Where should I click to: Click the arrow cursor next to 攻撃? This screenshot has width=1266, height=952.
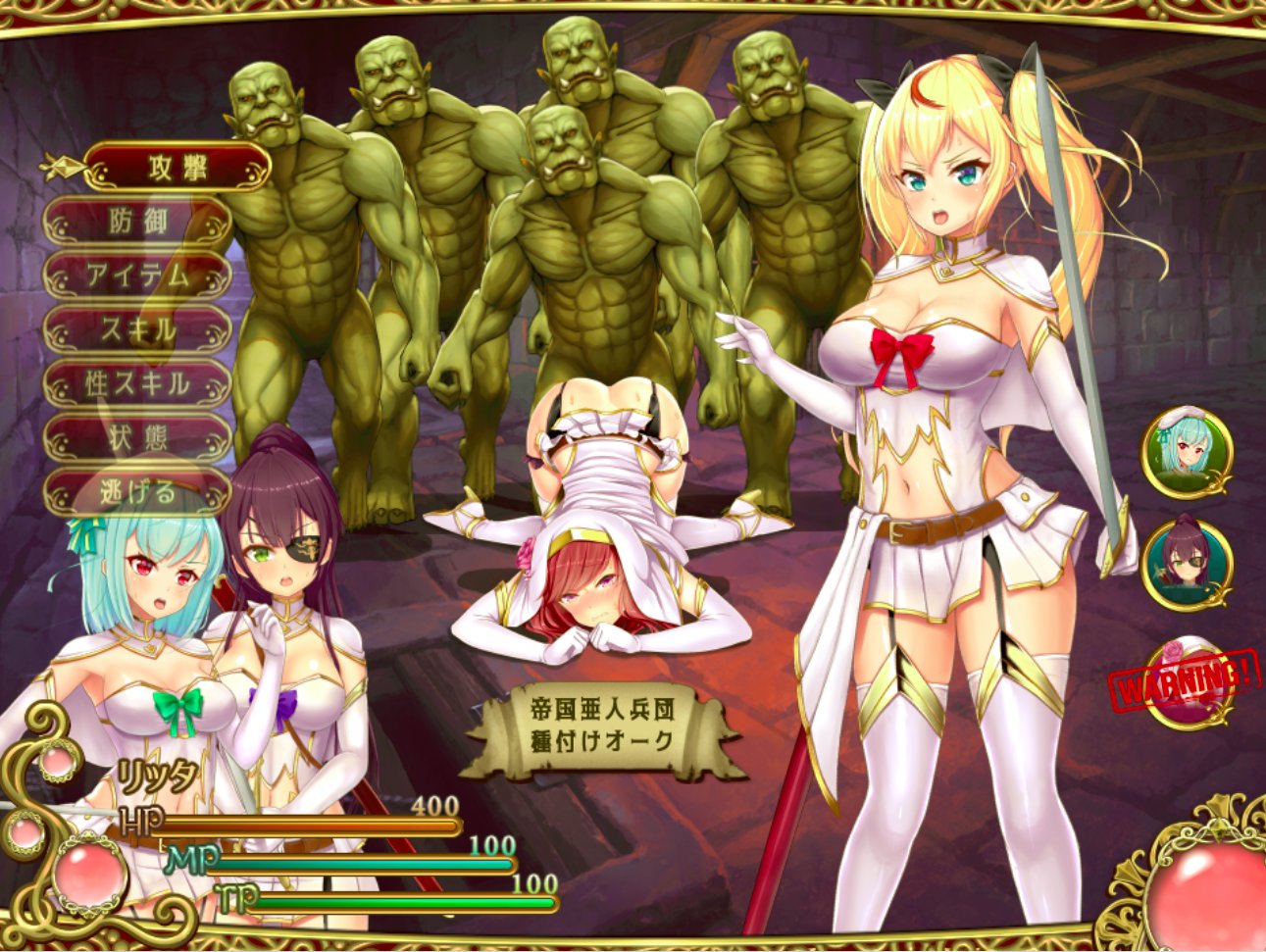click(61, 165)
